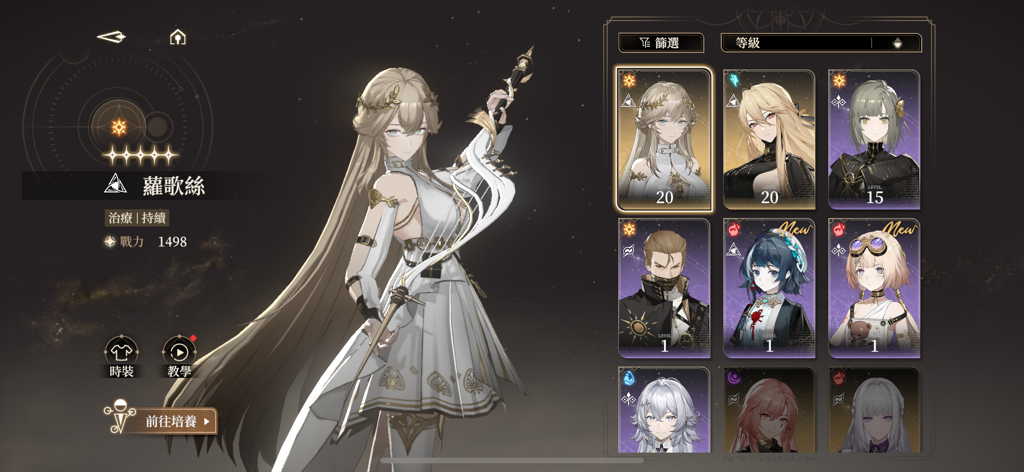Image resolution: width=1024 pixels, height=472 pixels.
Task: Open the 時裝 costume menu
Action: 121,355
